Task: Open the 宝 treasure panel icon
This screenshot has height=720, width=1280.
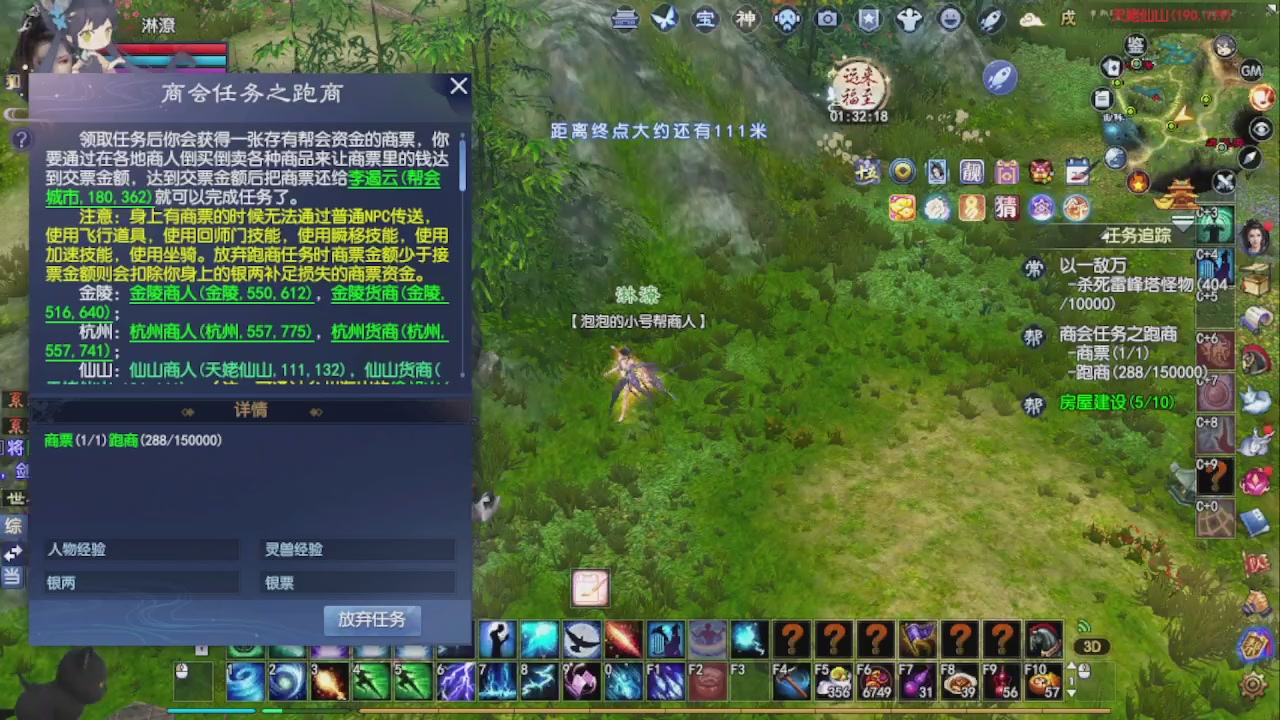Action: pos(705,19)
